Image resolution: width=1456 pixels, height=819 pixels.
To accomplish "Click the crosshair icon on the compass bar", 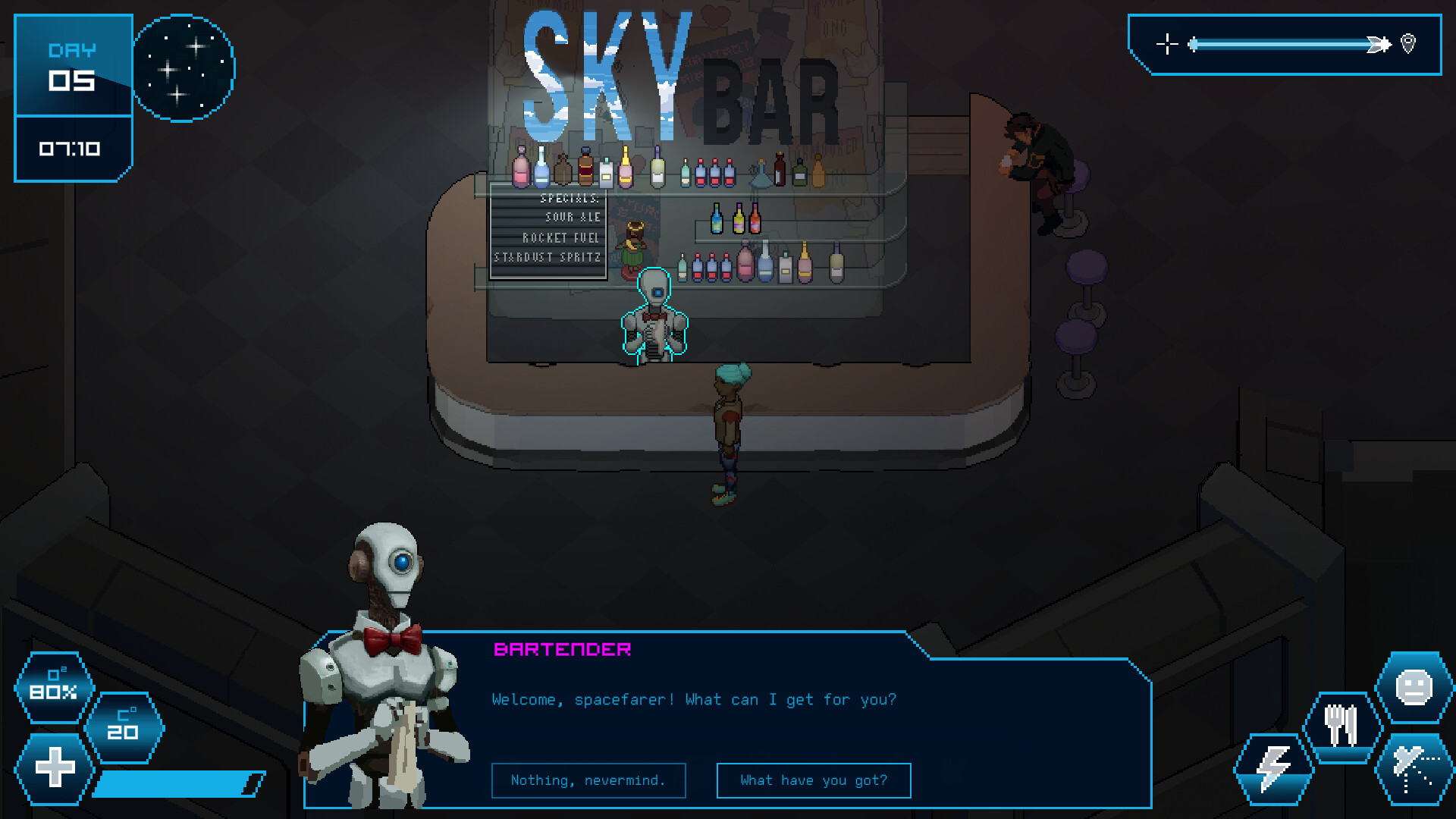I will click(1166, 44).
